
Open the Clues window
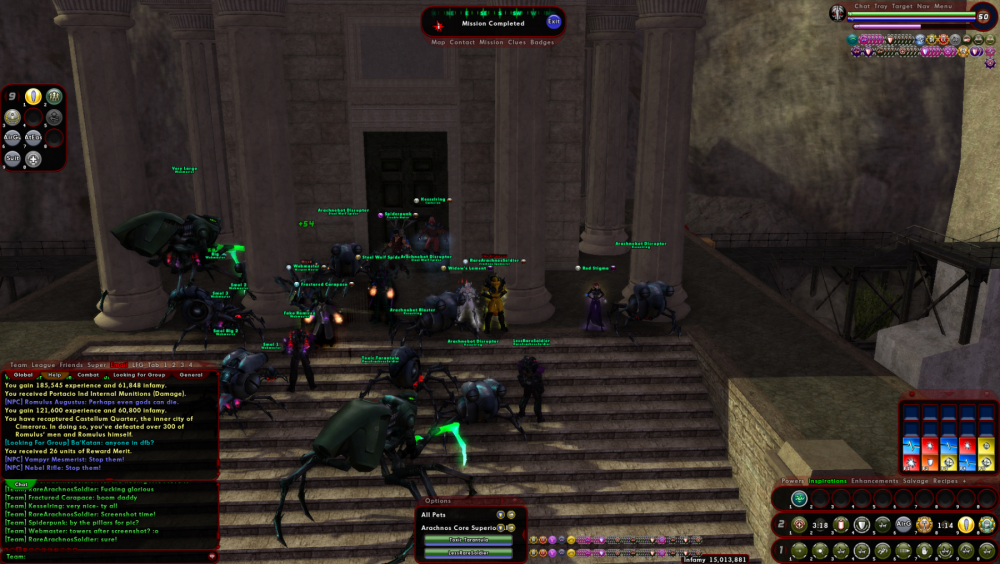(x=516, y=43)
